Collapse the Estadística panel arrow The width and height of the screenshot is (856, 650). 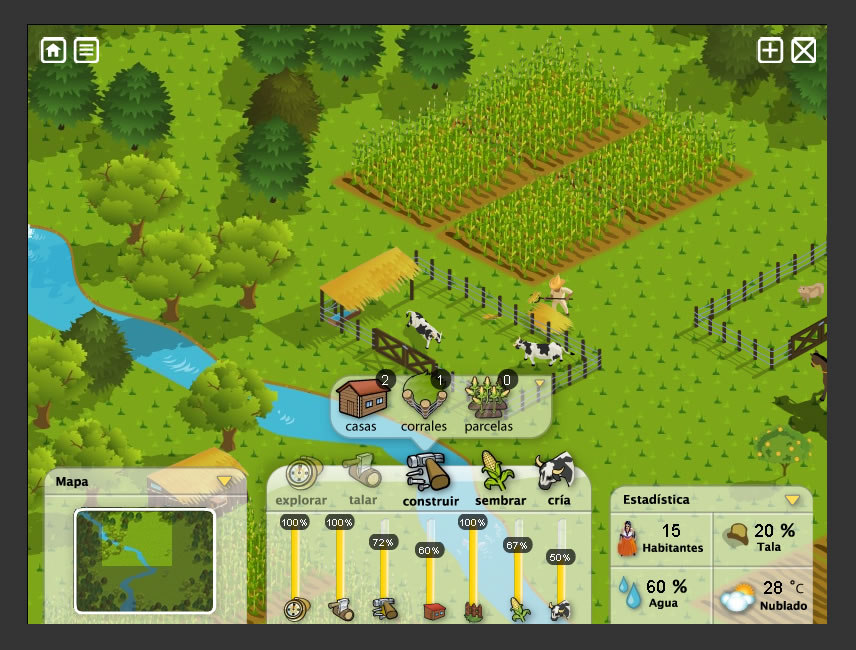click(x=793, y=500)
